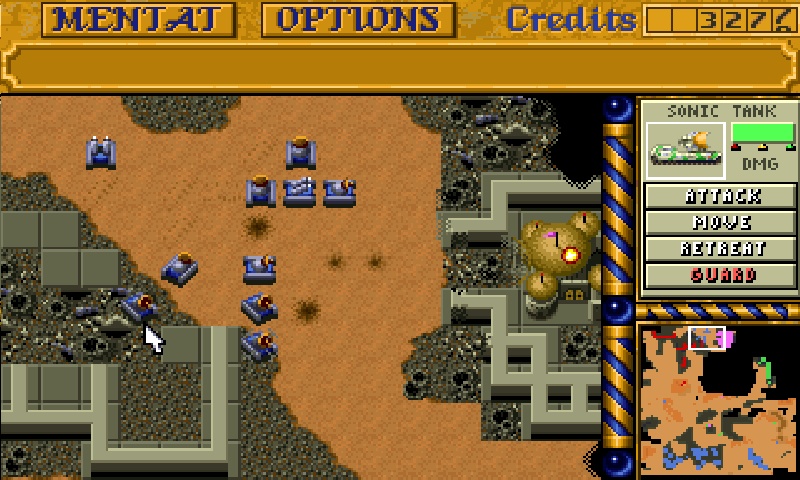800x480 pixels.
Task: Open the Options menu
Action: tap(358, 19)
